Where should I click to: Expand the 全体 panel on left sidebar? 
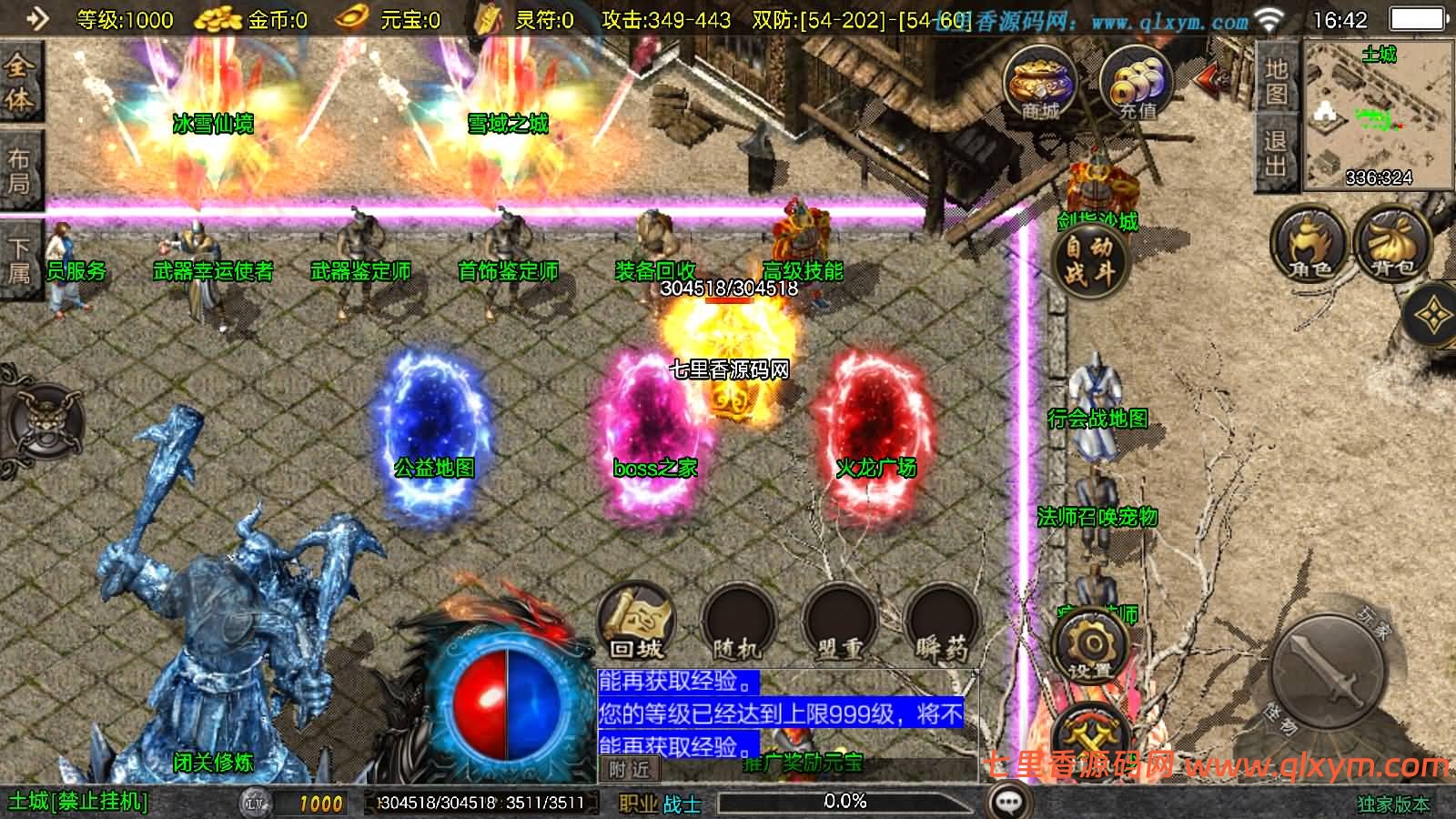[x=22, y=82]
